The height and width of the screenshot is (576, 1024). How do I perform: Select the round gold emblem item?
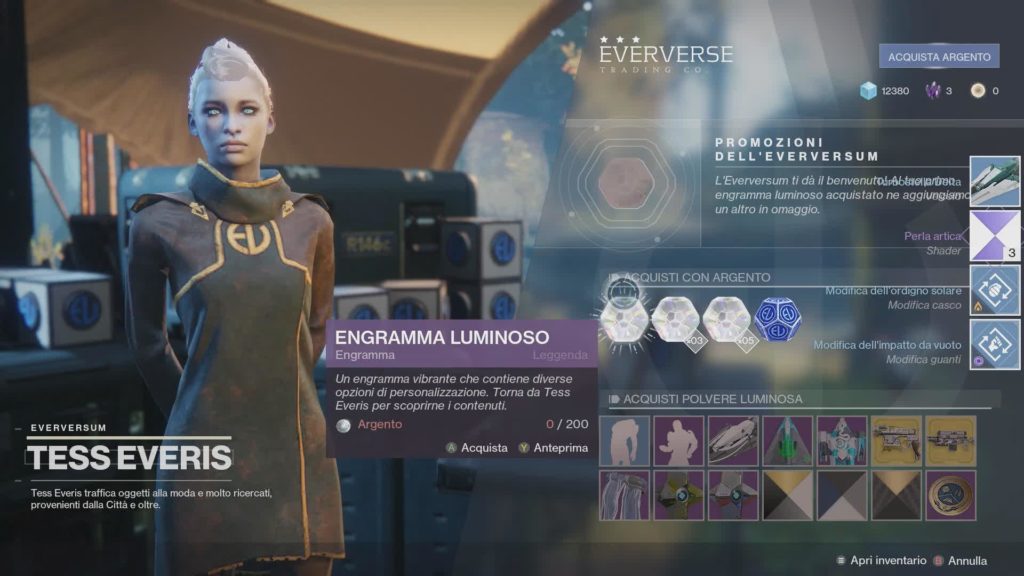coord(950,495)
